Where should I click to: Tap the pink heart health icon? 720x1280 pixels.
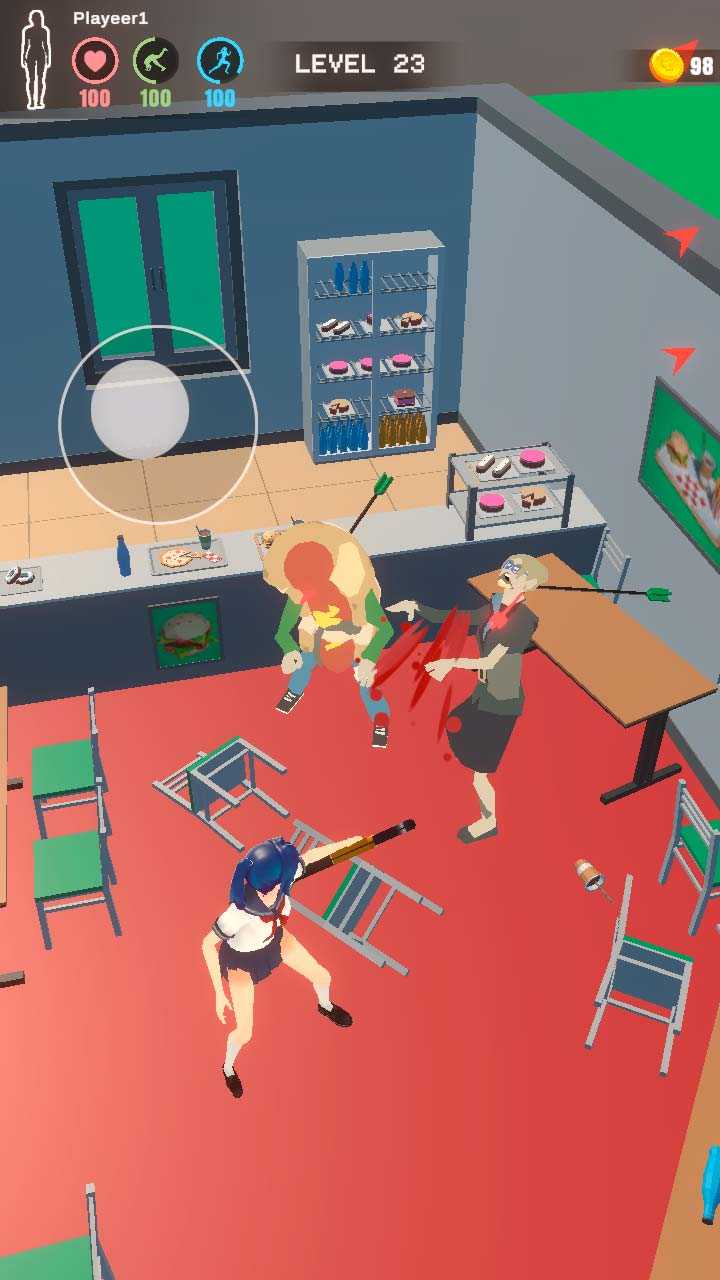point(95,61)
